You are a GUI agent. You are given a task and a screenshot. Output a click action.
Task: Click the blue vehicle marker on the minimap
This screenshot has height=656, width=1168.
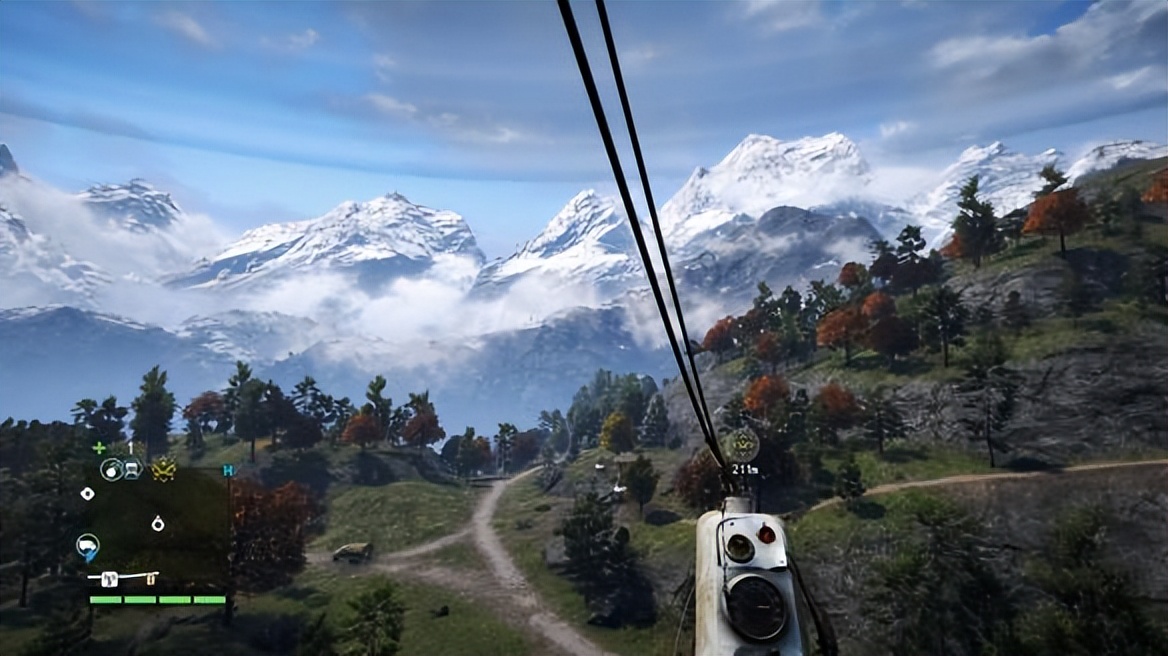pyautogui.click(x=87, y=546)
